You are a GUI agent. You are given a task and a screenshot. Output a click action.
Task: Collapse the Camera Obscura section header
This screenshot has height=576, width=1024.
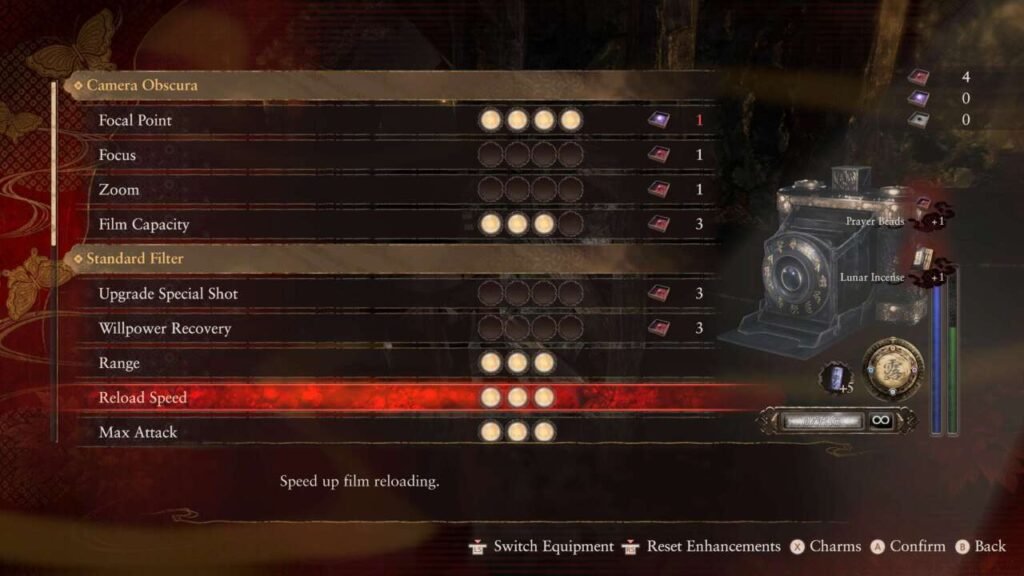point(141,85)
